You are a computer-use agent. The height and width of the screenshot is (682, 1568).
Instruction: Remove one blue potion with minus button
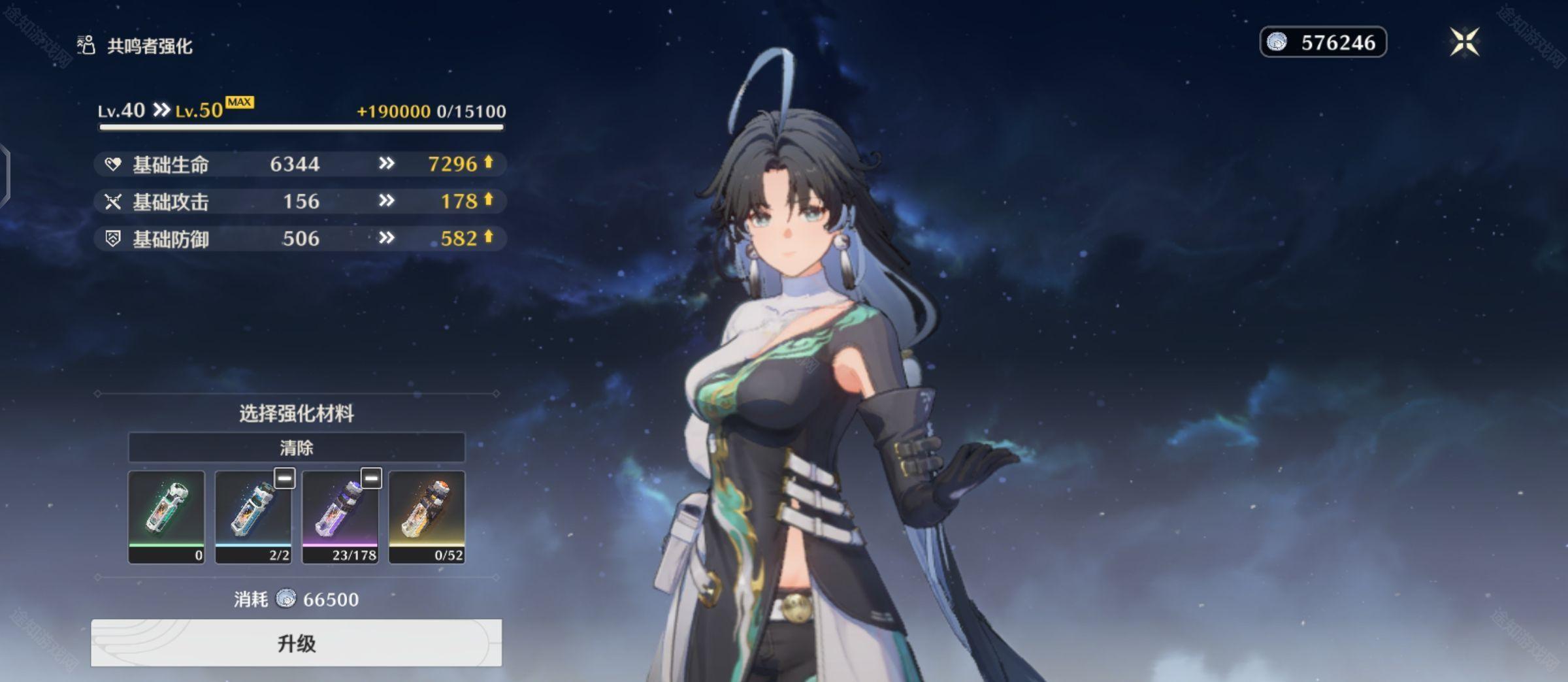[284, 478]
